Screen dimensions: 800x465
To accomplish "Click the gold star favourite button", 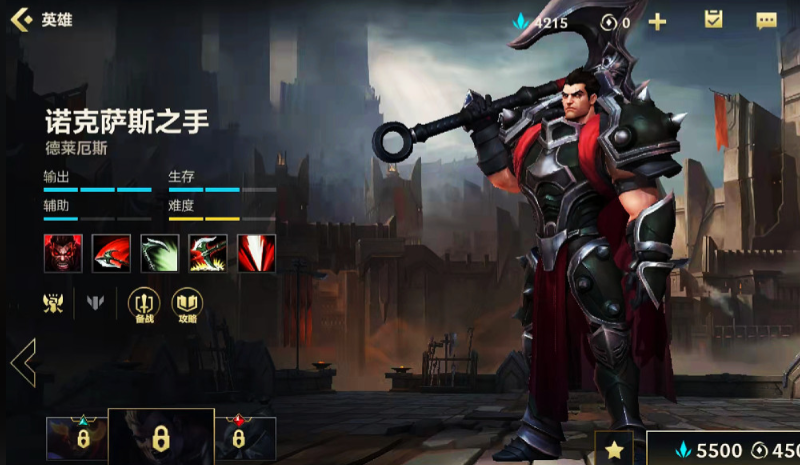I will (614, 449).
